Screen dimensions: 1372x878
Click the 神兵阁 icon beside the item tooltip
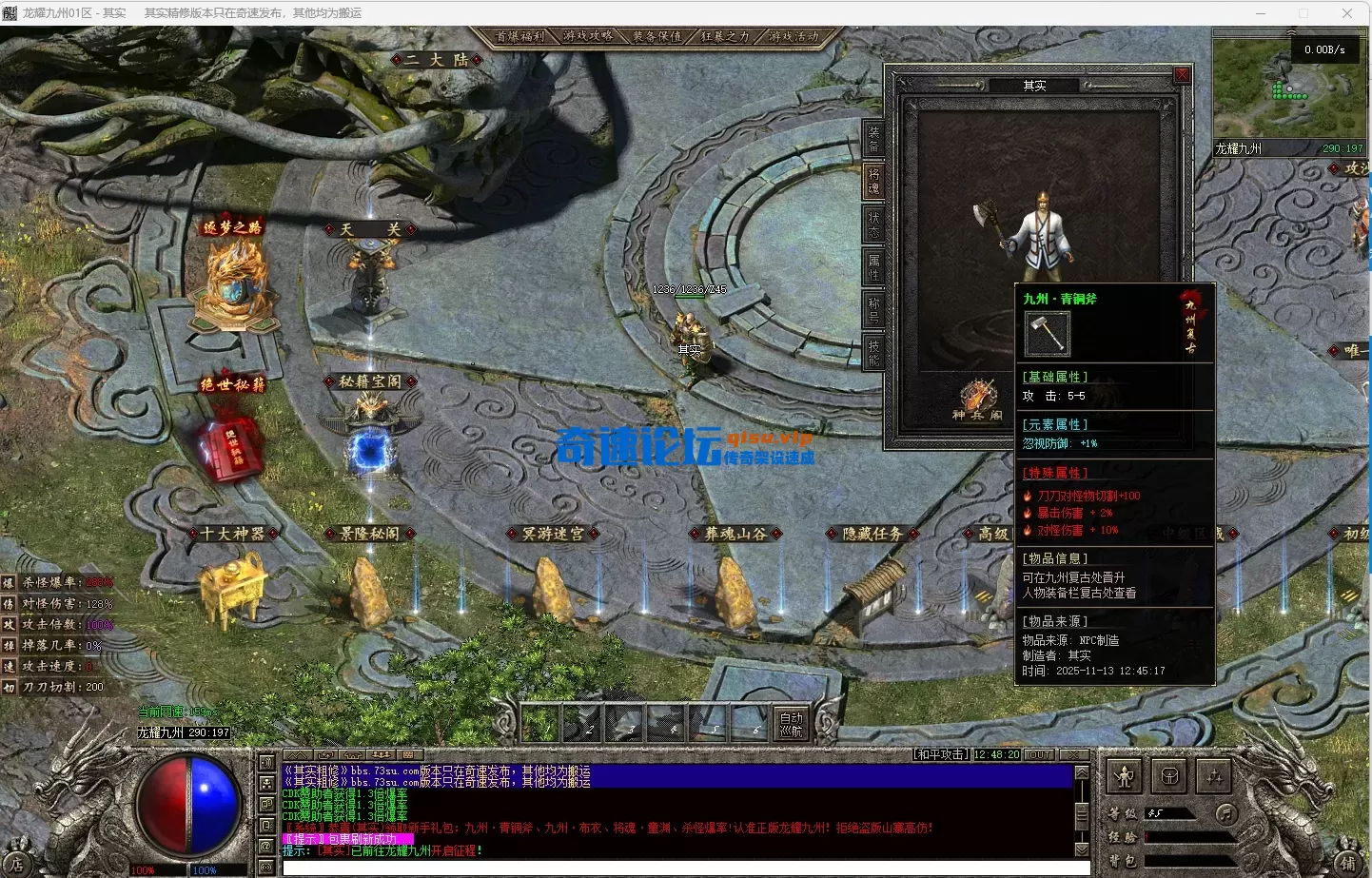point(977,400)
